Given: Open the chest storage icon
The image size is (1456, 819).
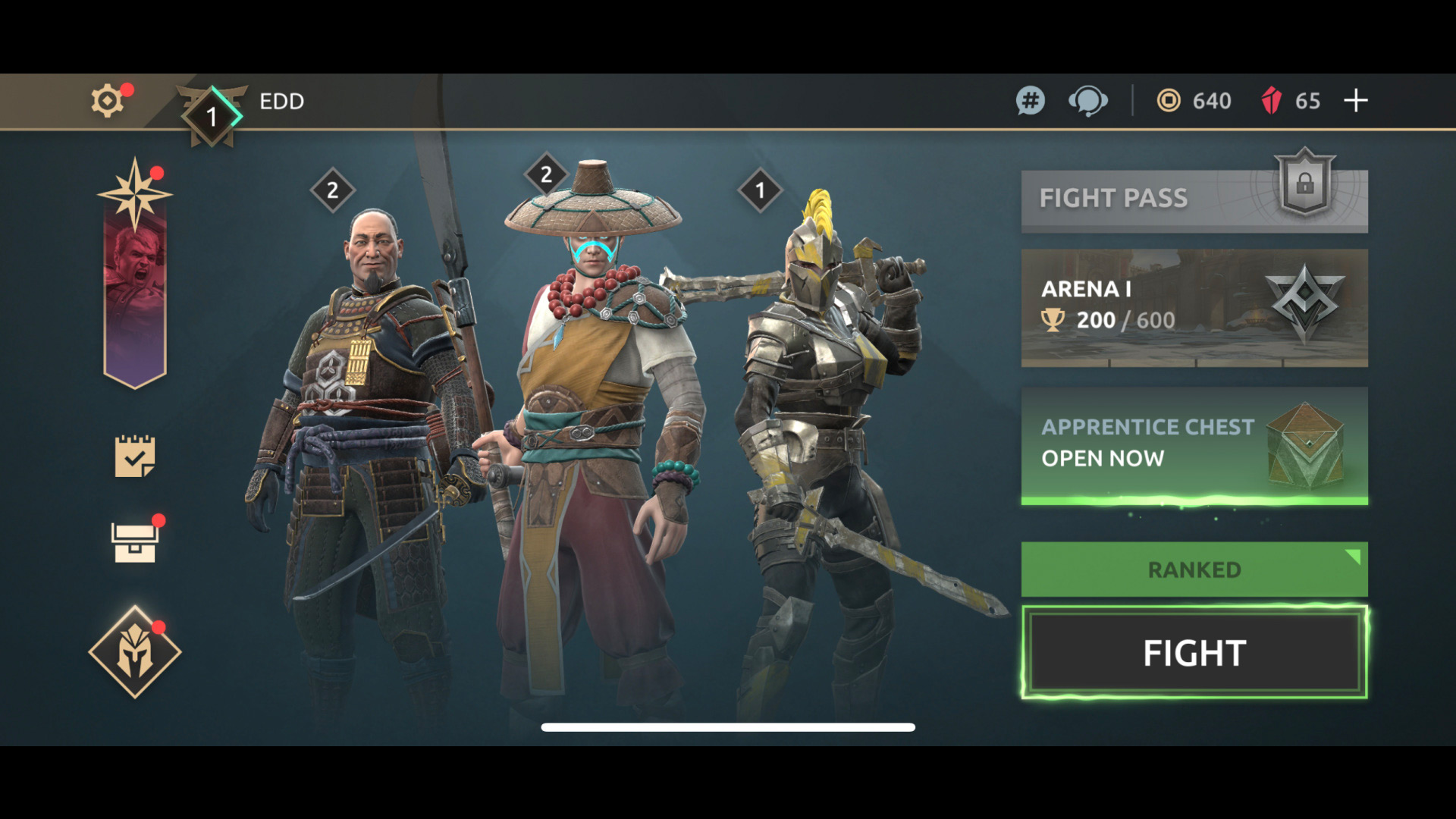Looking at the screenshot, I should pyautogui.click(x=135, y=542).
